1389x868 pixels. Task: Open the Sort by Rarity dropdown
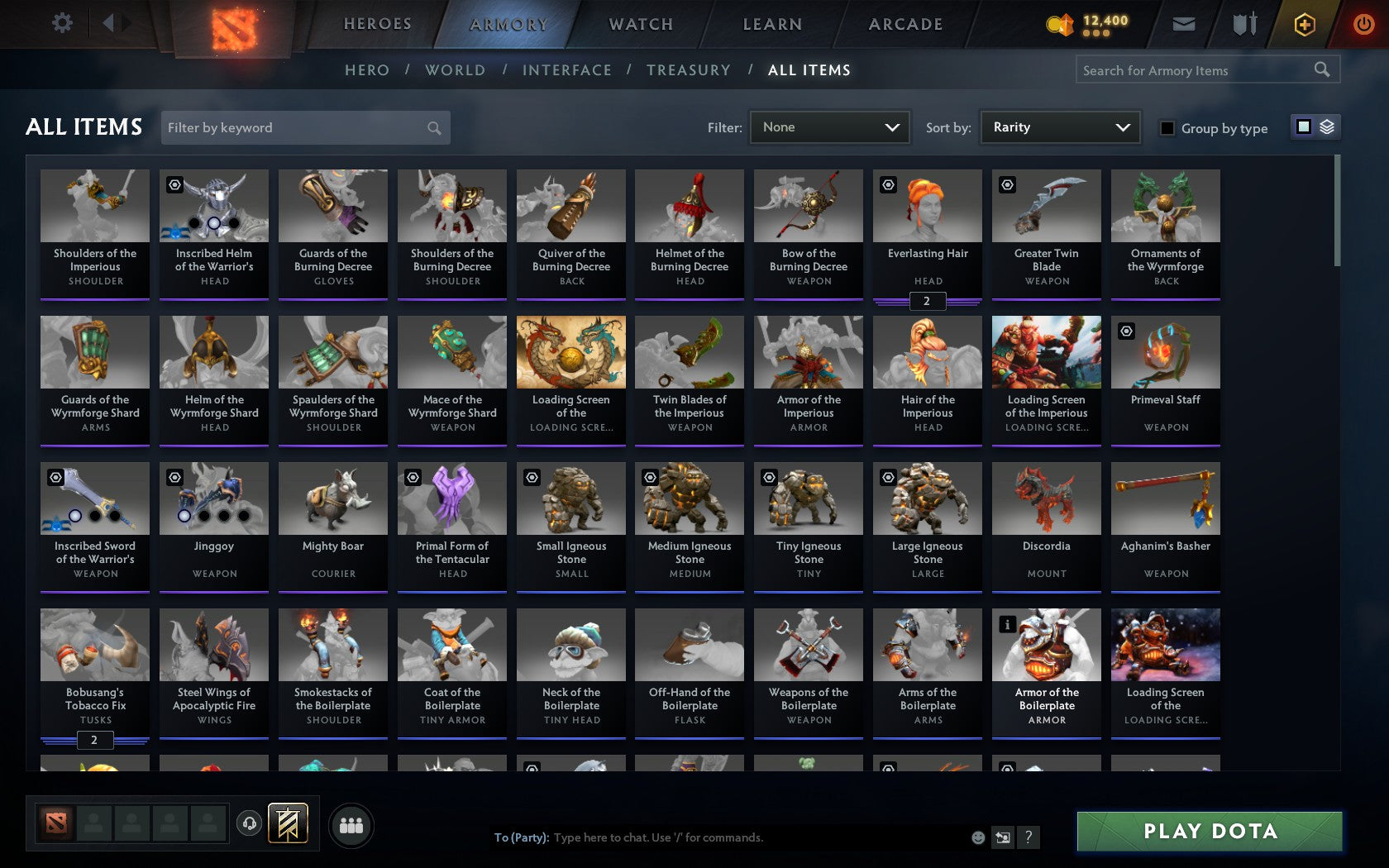click(x=1059, y=127)
